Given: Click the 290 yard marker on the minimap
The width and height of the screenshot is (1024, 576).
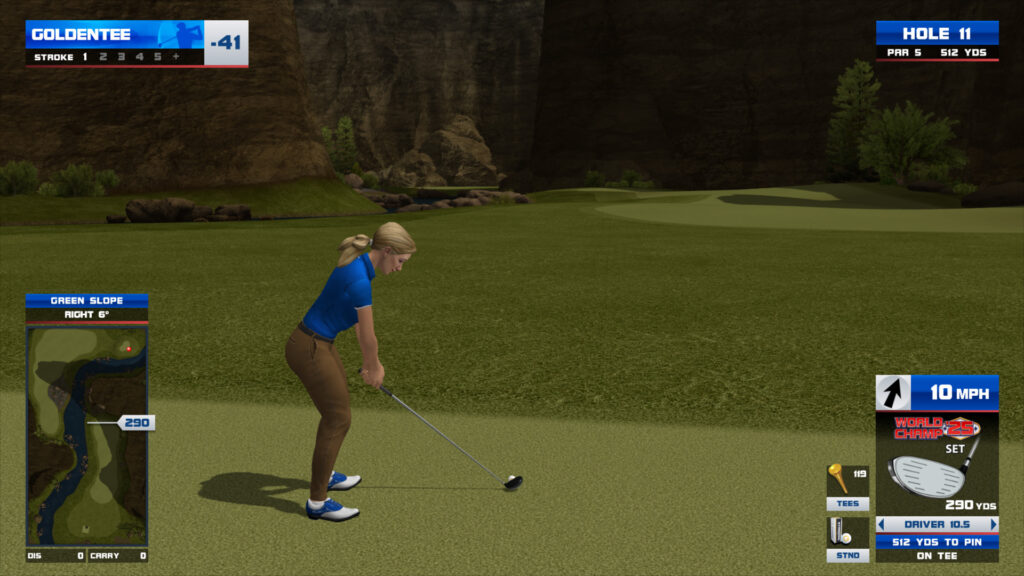Looking at the screenshot, I should [x=136, y=423].
